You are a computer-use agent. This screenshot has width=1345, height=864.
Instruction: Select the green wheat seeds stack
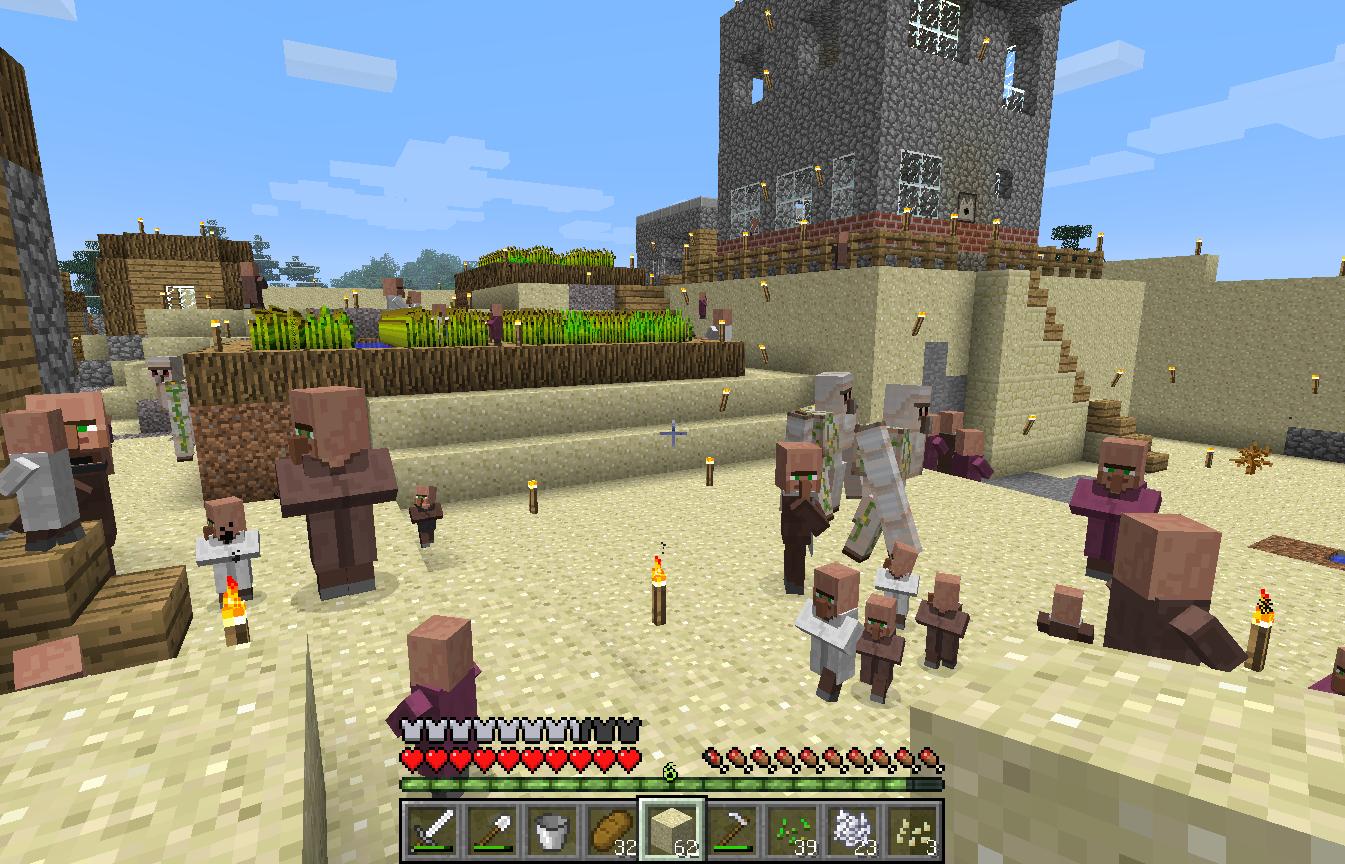coord(792,829)
